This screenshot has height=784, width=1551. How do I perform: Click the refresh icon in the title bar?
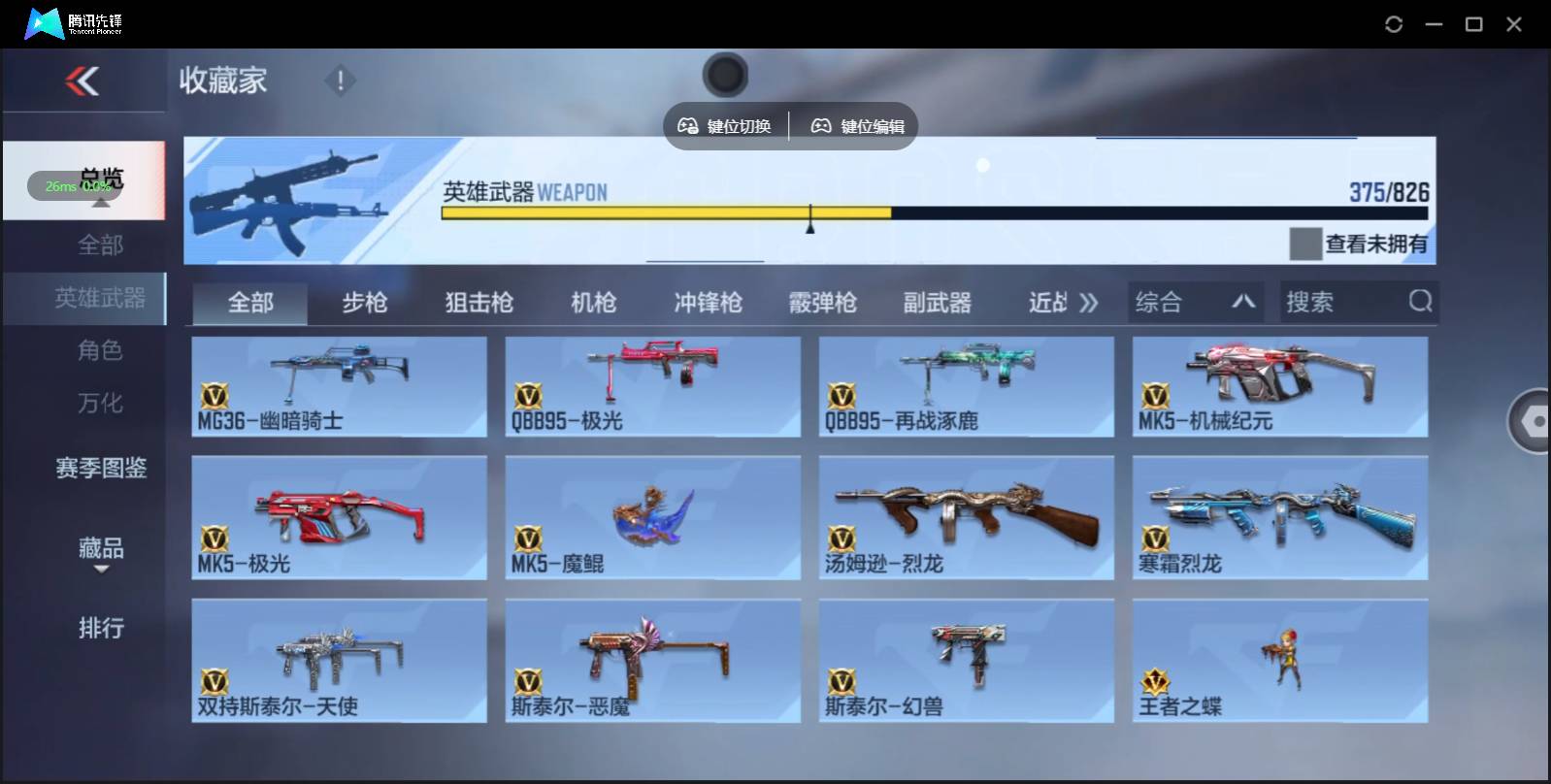click(1395, 24)
